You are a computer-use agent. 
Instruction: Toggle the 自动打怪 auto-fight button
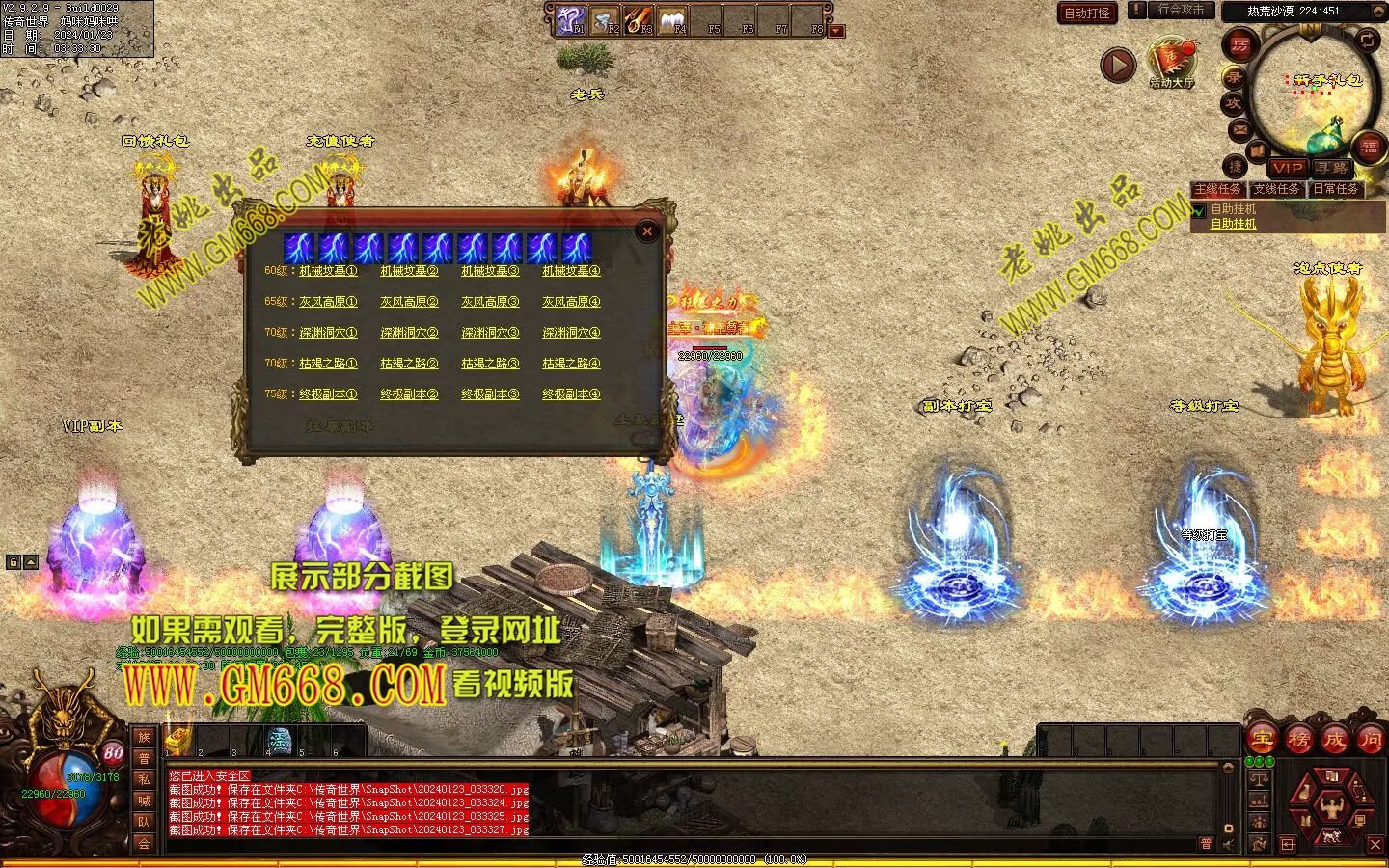point(1087,13)
